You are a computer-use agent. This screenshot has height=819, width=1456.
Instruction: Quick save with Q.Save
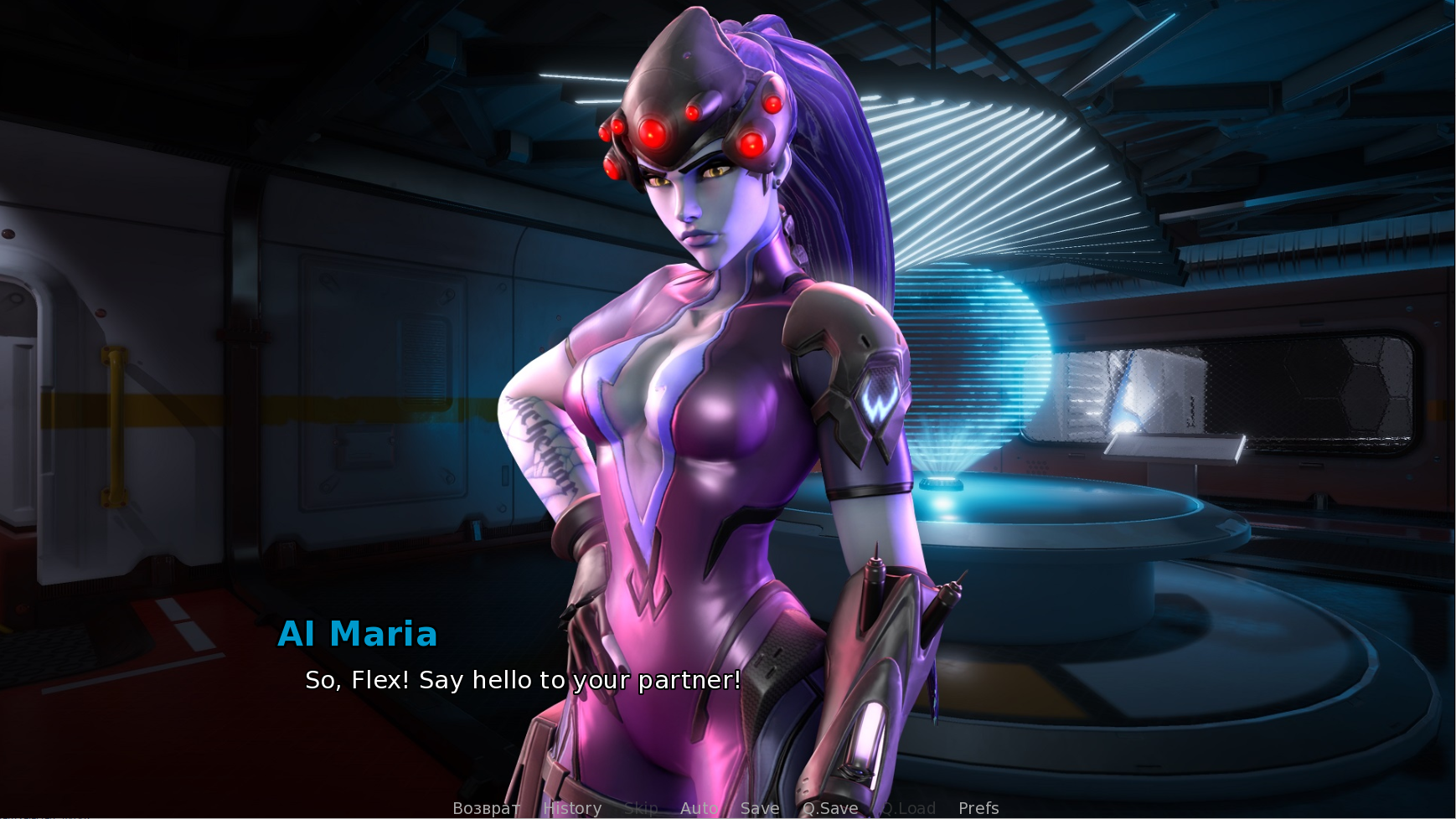[x=830, y=808]
